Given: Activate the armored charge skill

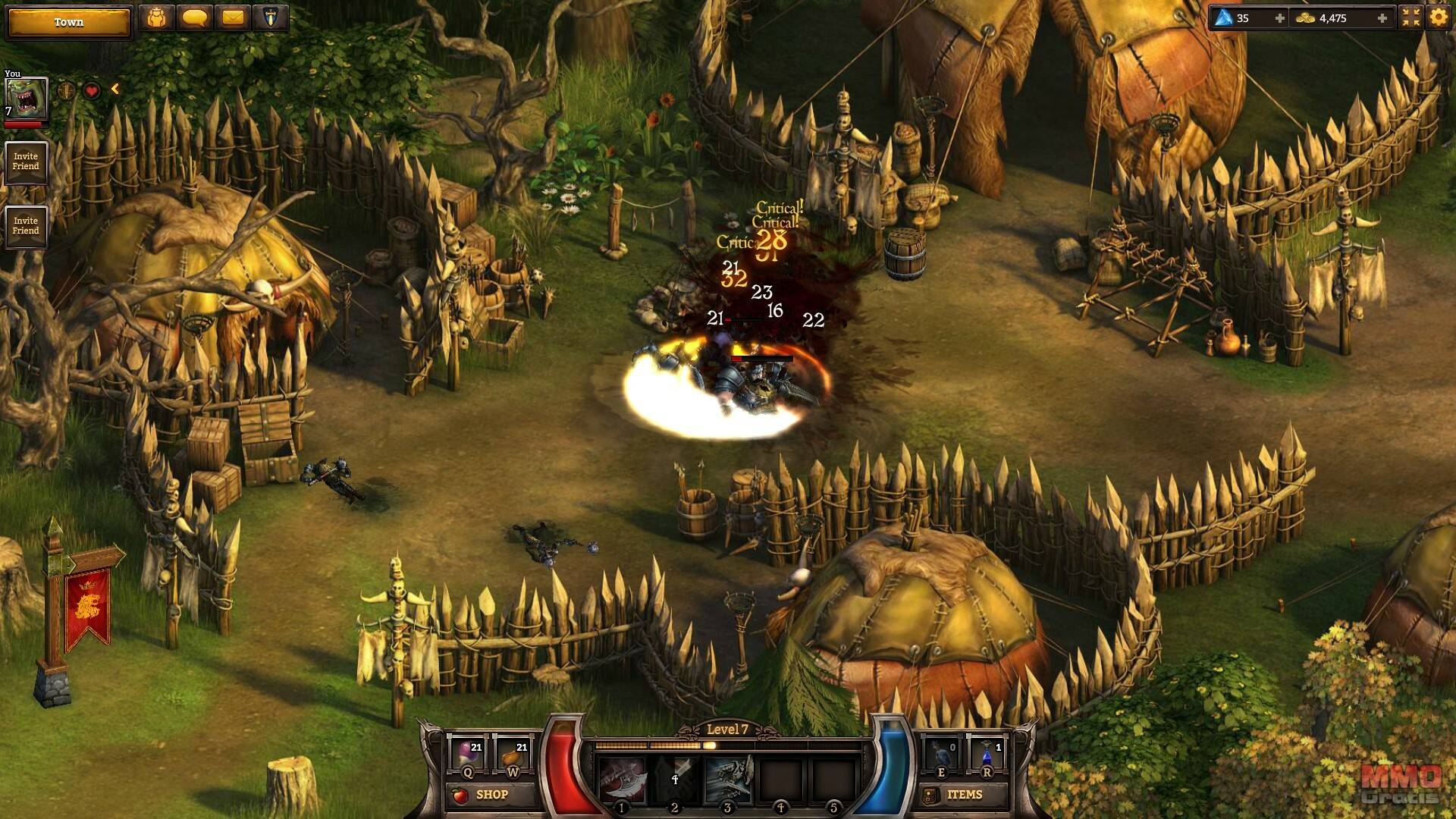Looking at the screenshot, I should tap(727, 780).
